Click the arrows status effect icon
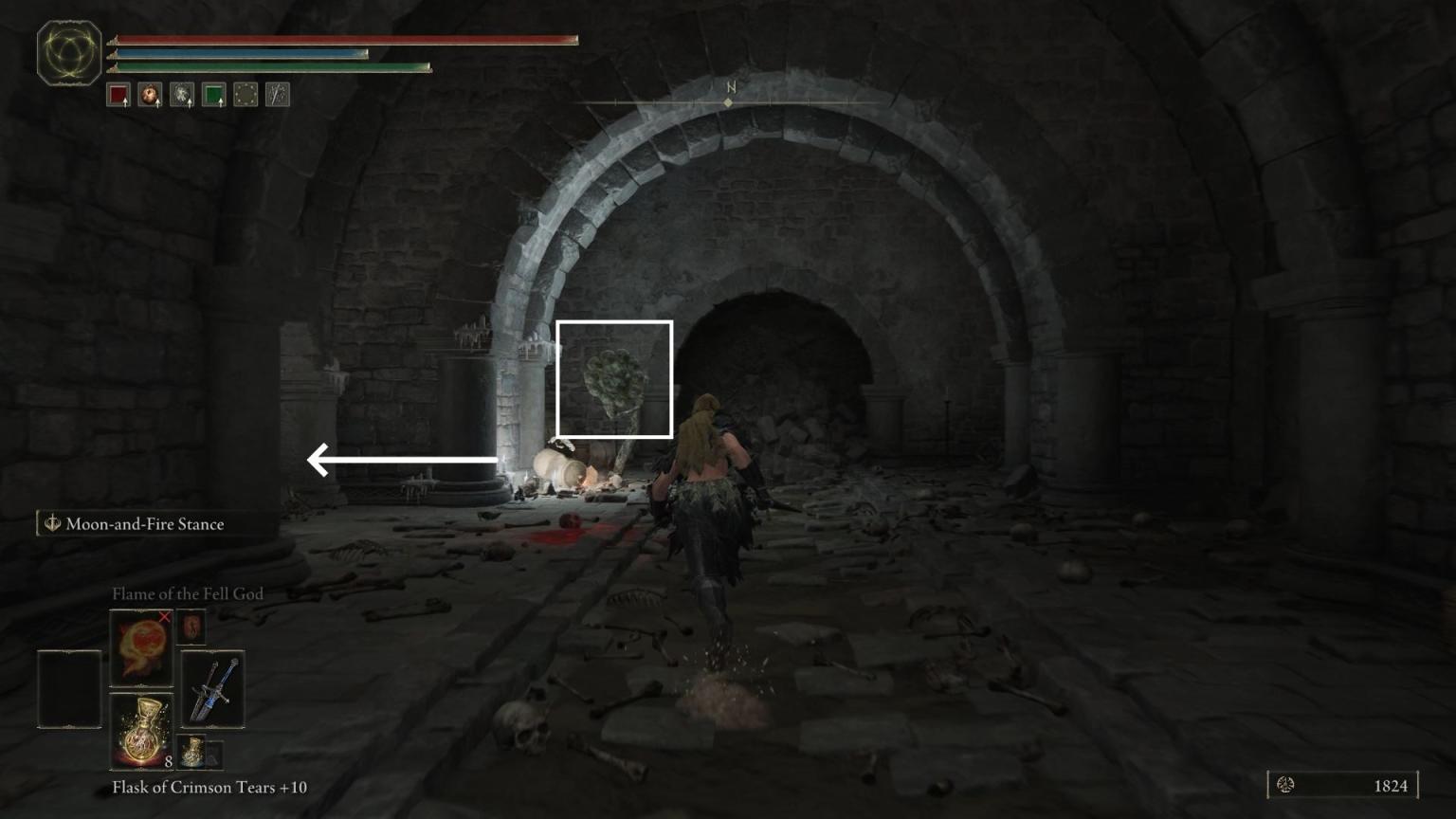 point(276,94)
